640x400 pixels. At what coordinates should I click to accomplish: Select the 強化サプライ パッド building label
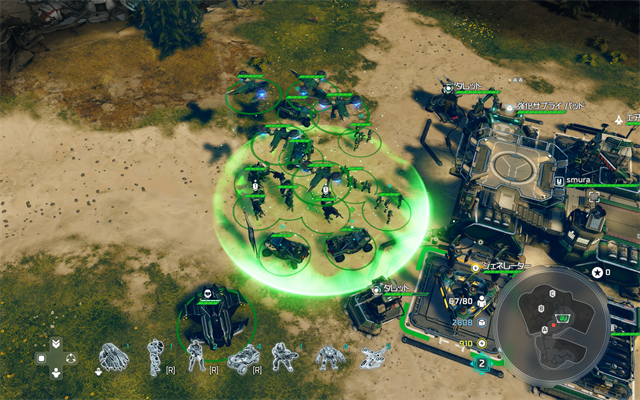click(547, 105)
